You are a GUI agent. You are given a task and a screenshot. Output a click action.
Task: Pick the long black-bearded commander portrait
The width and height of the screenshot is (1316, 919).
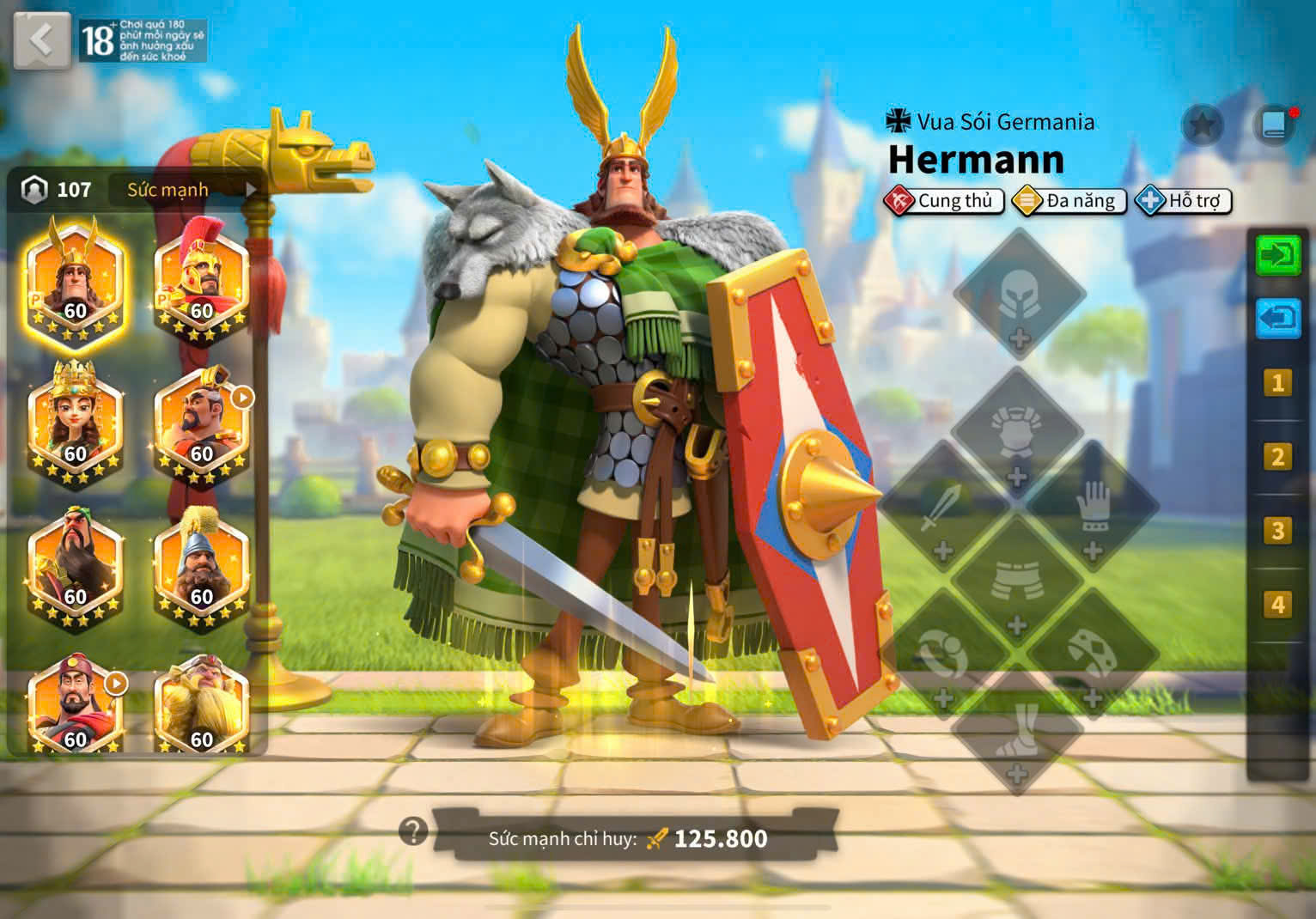[75, 567]
